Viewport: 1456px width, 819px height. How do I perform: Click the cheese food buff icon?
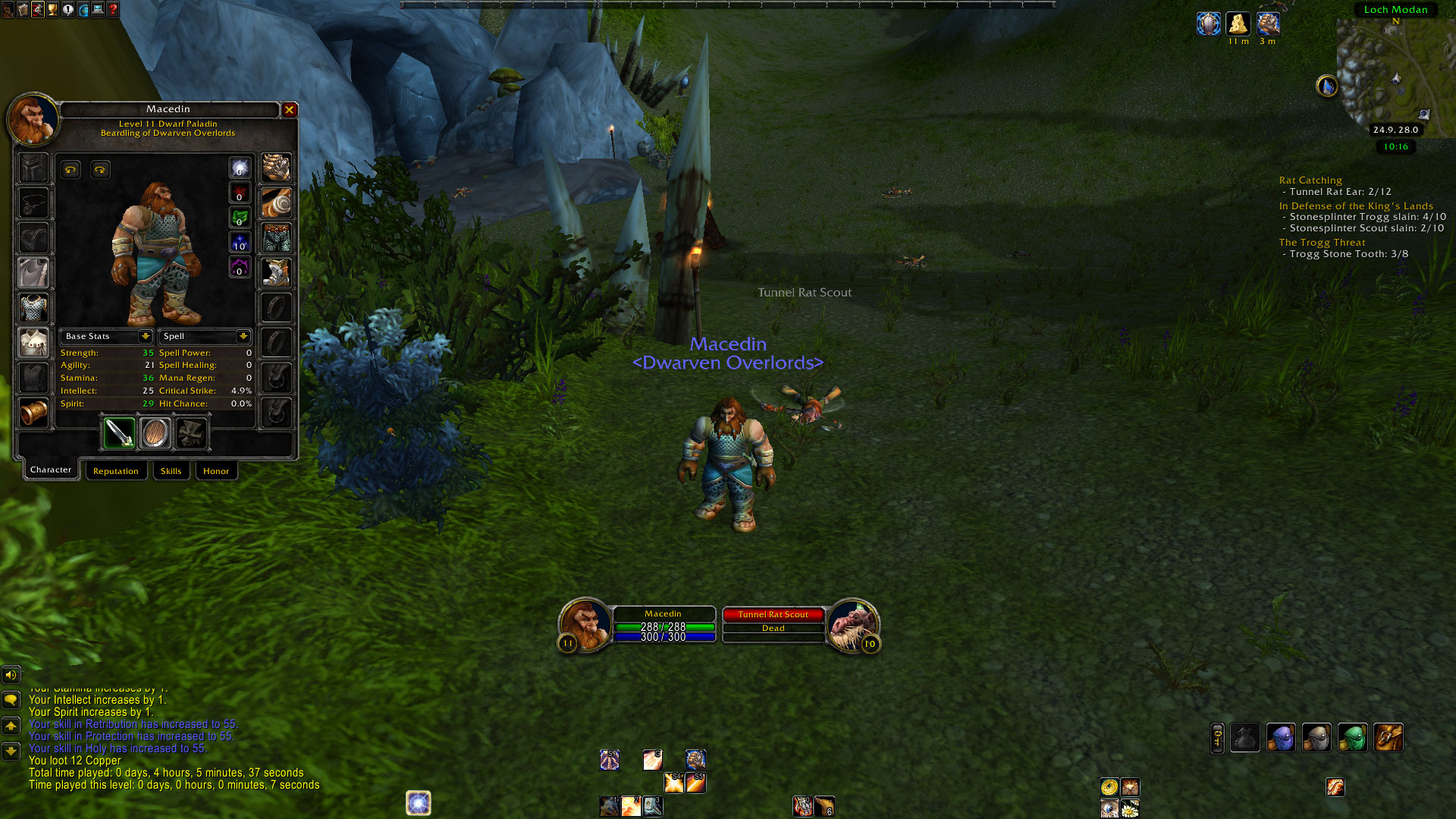1238,24
